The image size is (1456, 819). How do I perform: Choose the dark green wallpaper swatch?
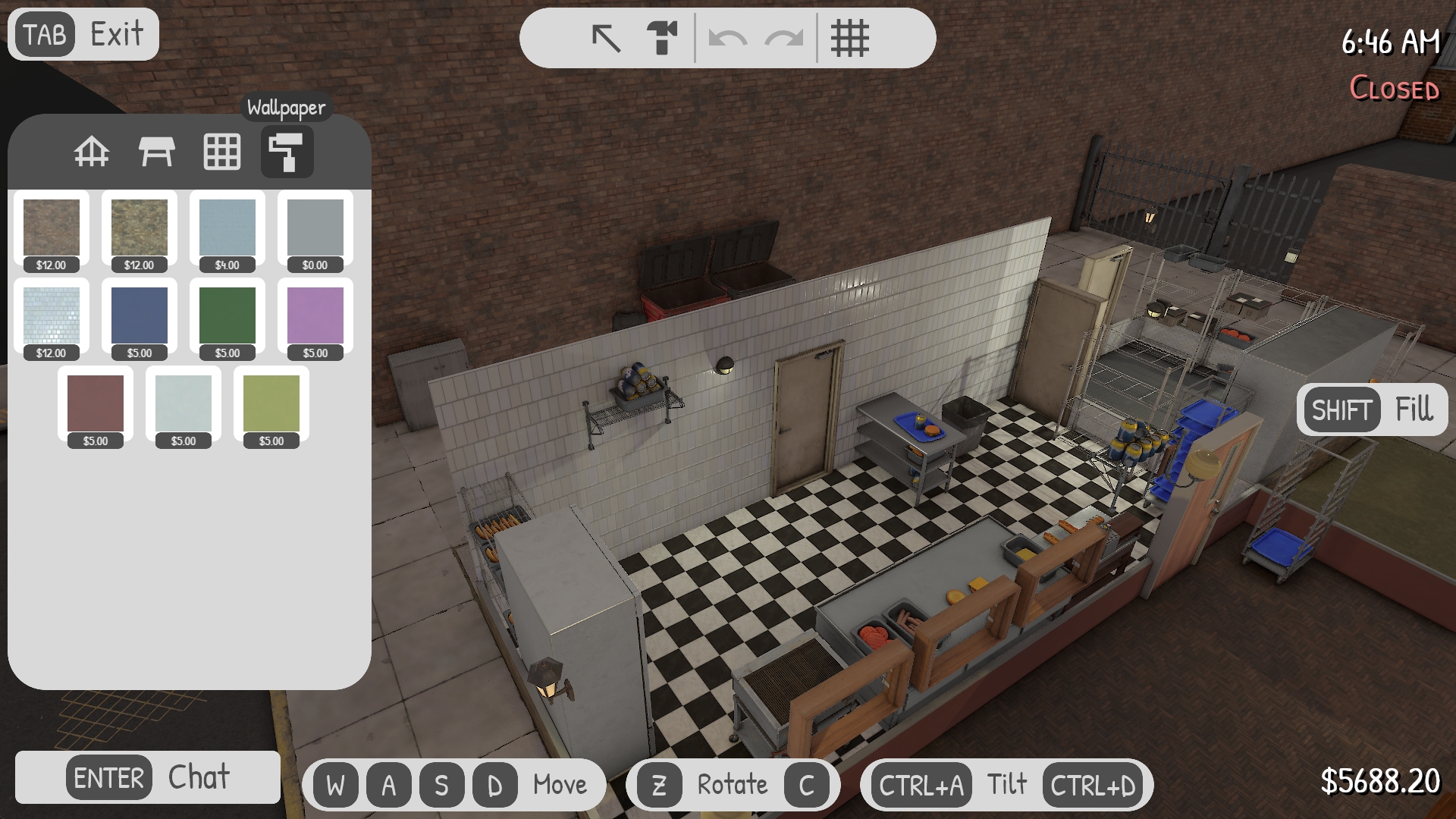tap(227, 316)
